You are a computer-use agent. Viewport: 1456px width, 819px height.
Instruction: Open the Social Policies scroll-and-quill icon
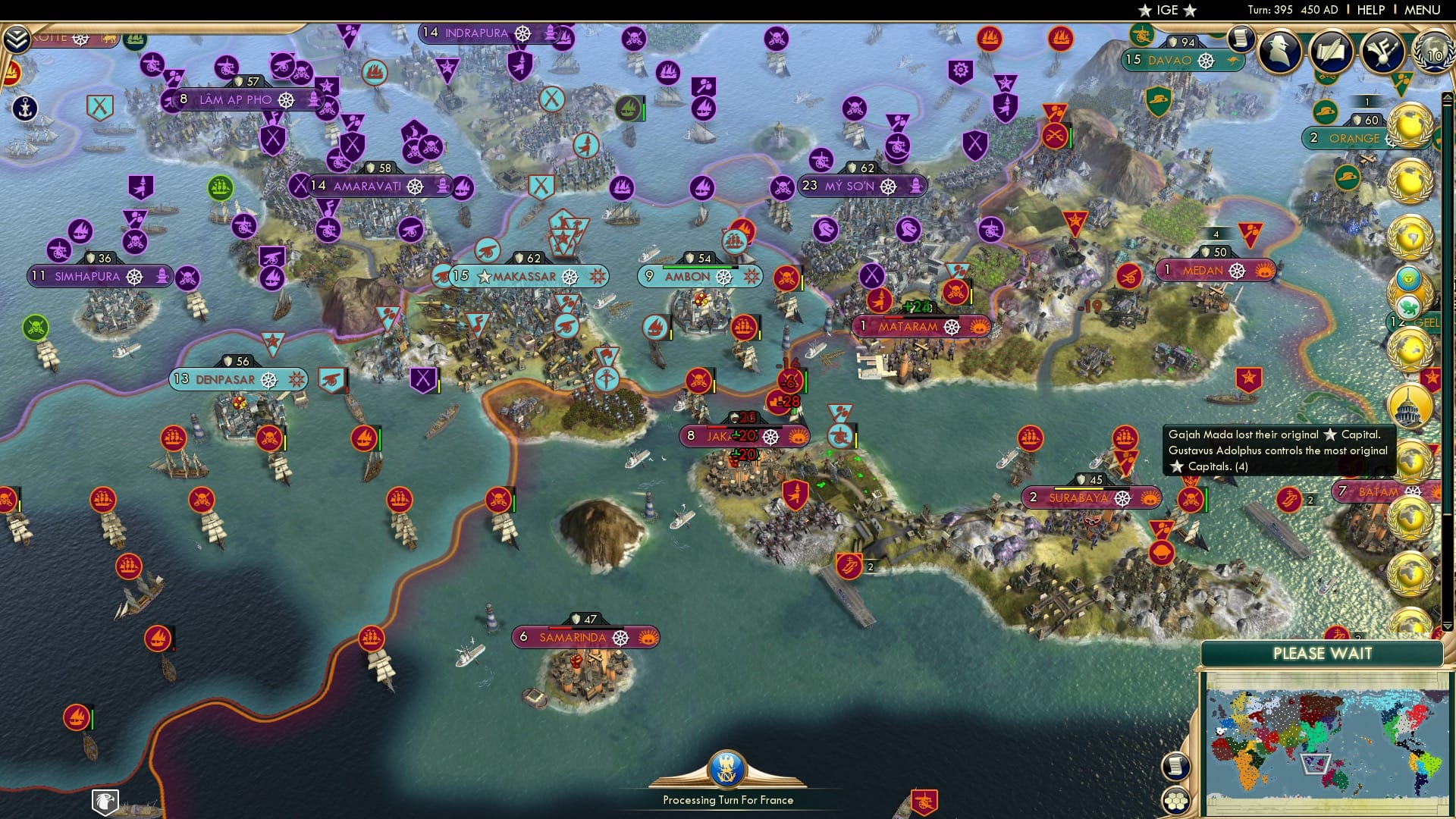(1331, 53)
